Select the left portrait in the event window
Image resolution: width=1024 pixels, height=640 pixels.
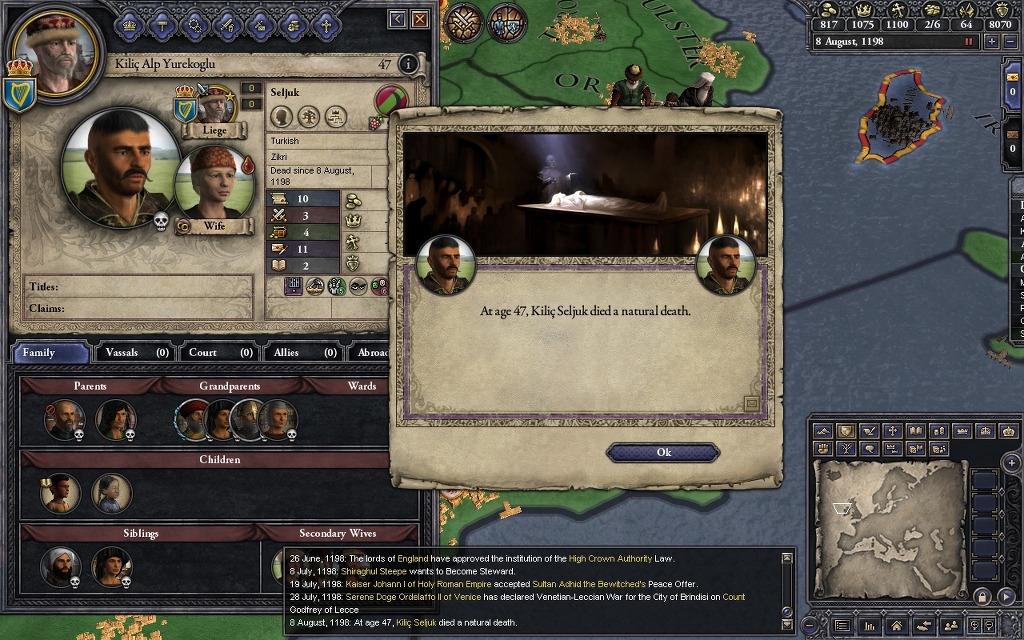click(444, 265)
